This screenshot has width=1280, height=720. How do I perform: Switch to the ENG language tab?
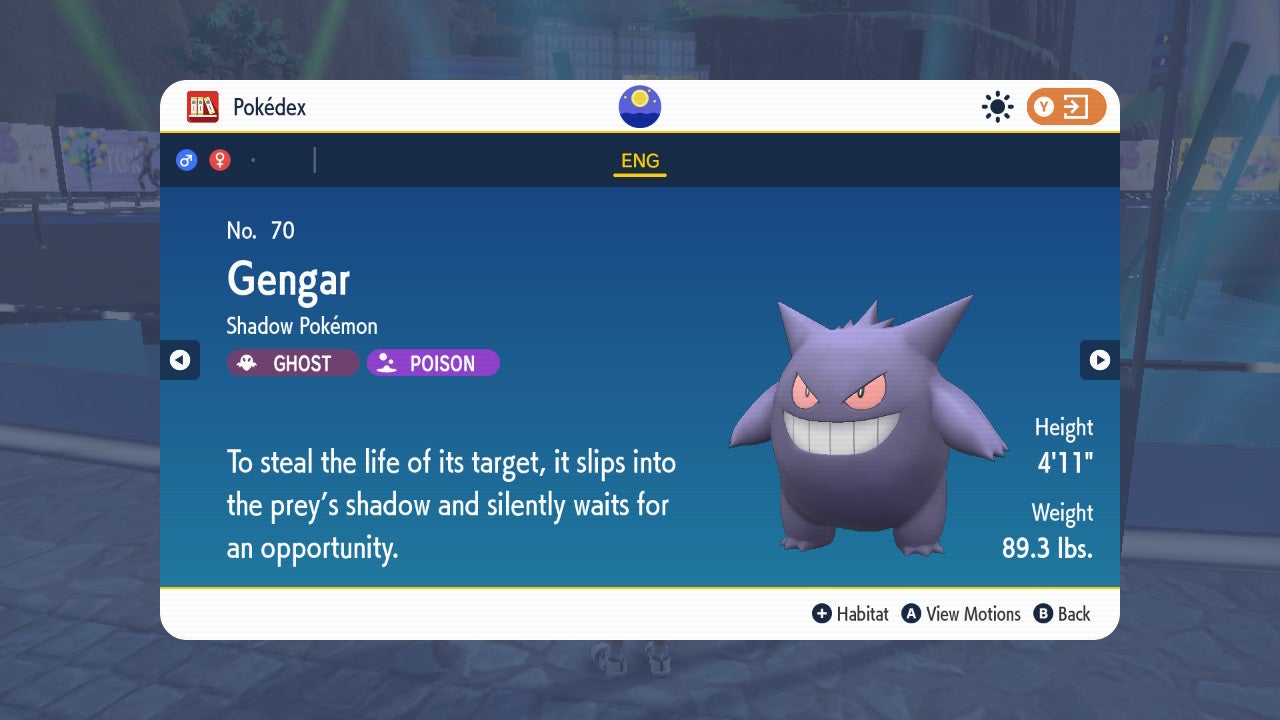click(639, 160)
